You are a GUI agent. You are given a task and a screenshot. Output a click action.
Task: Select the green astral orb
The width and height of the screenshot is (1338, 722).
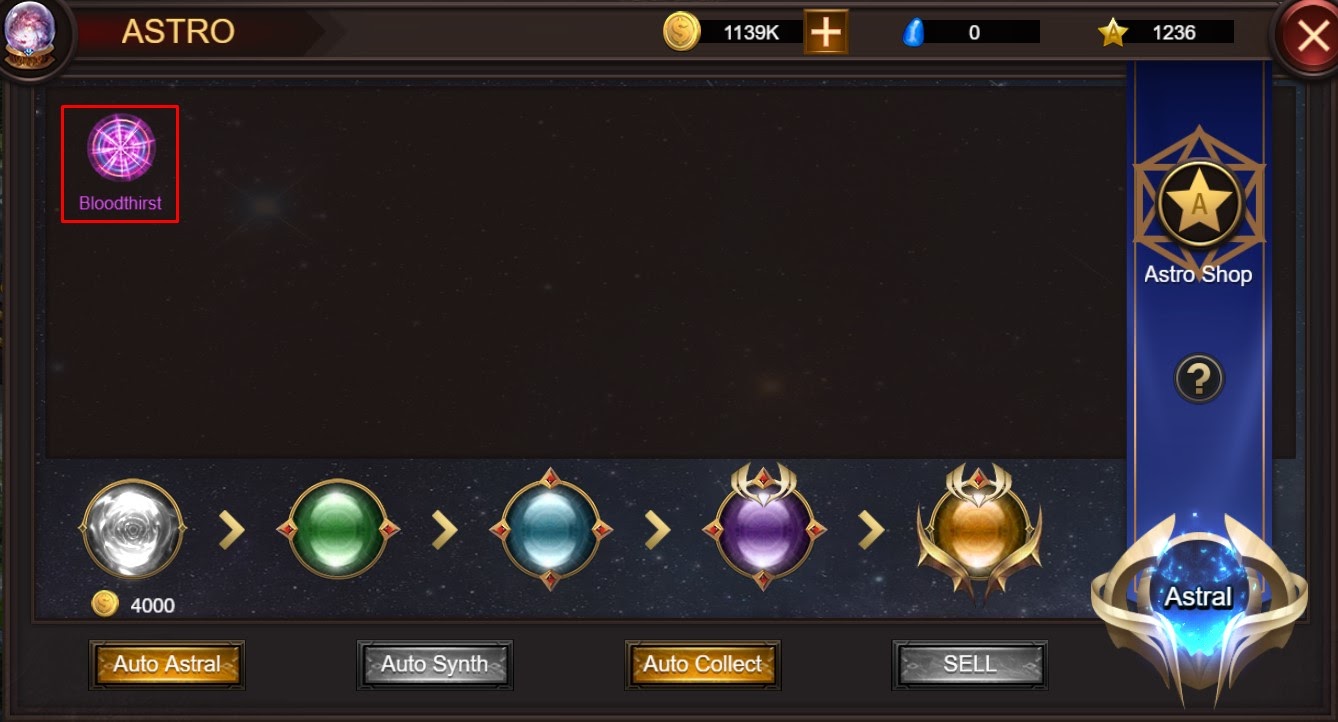click(x=337, y=530)
